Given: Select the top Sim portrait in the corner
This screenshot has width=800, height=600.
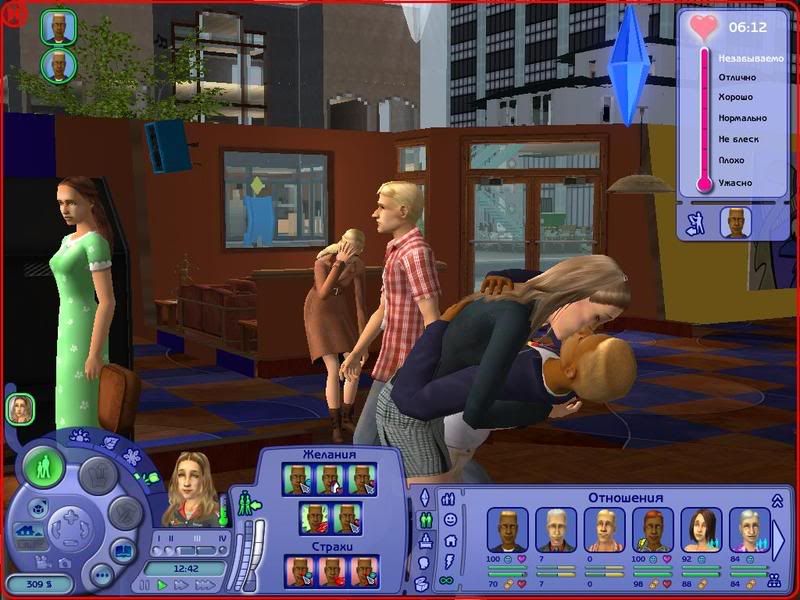Looking at the screenshot, I should [58, 27].
